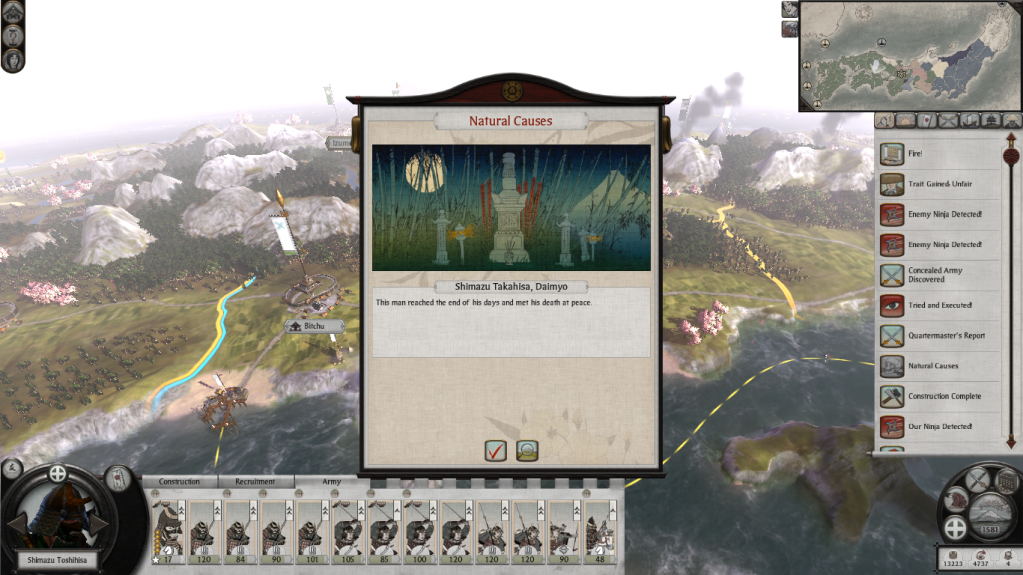1023x575 pixels.
Task: Switch to the Recruitment tab
Action: click(x=255, y=482)
